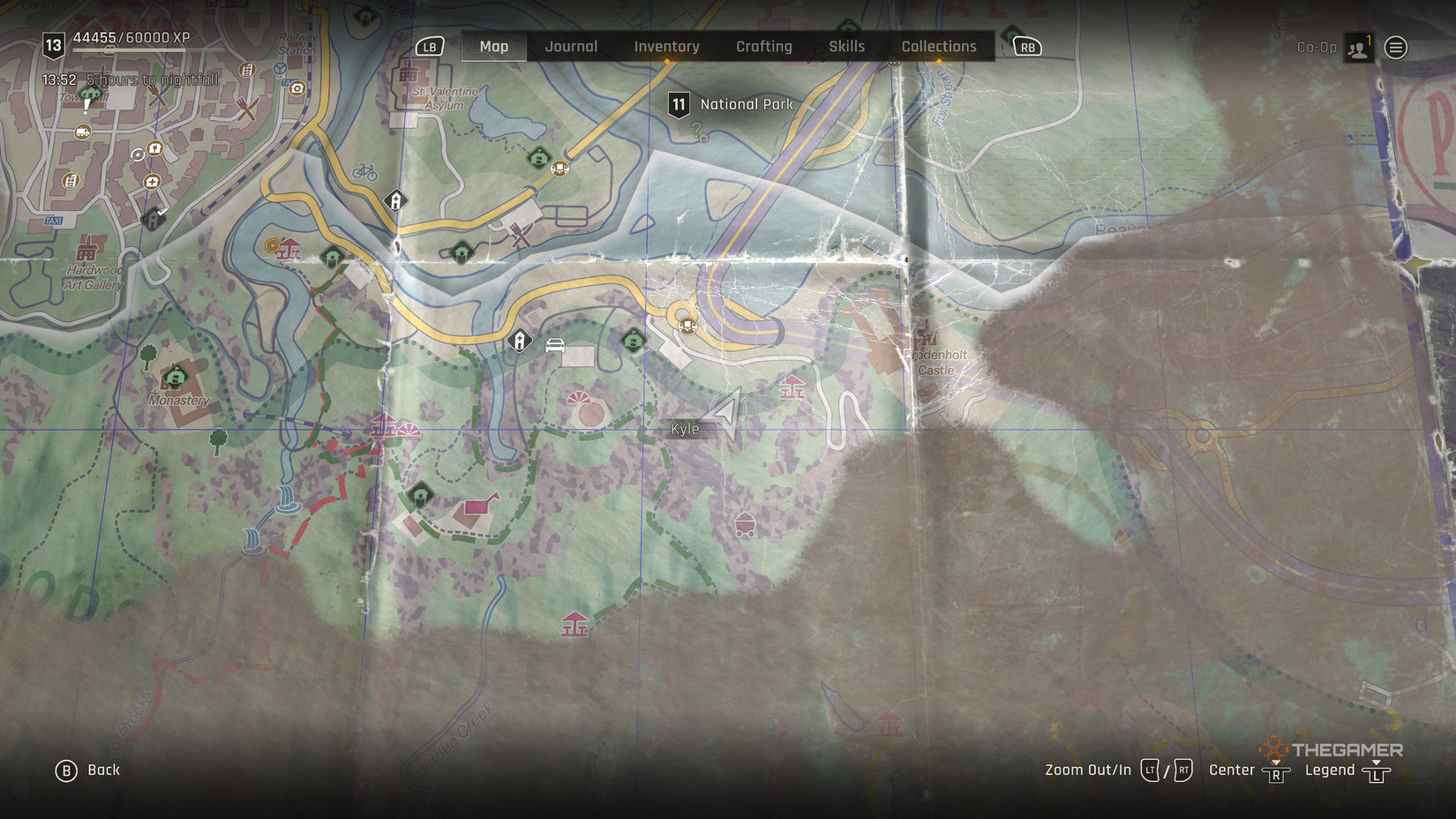Select the car icon on the map

pyautogui.click(x=555, y=344)
